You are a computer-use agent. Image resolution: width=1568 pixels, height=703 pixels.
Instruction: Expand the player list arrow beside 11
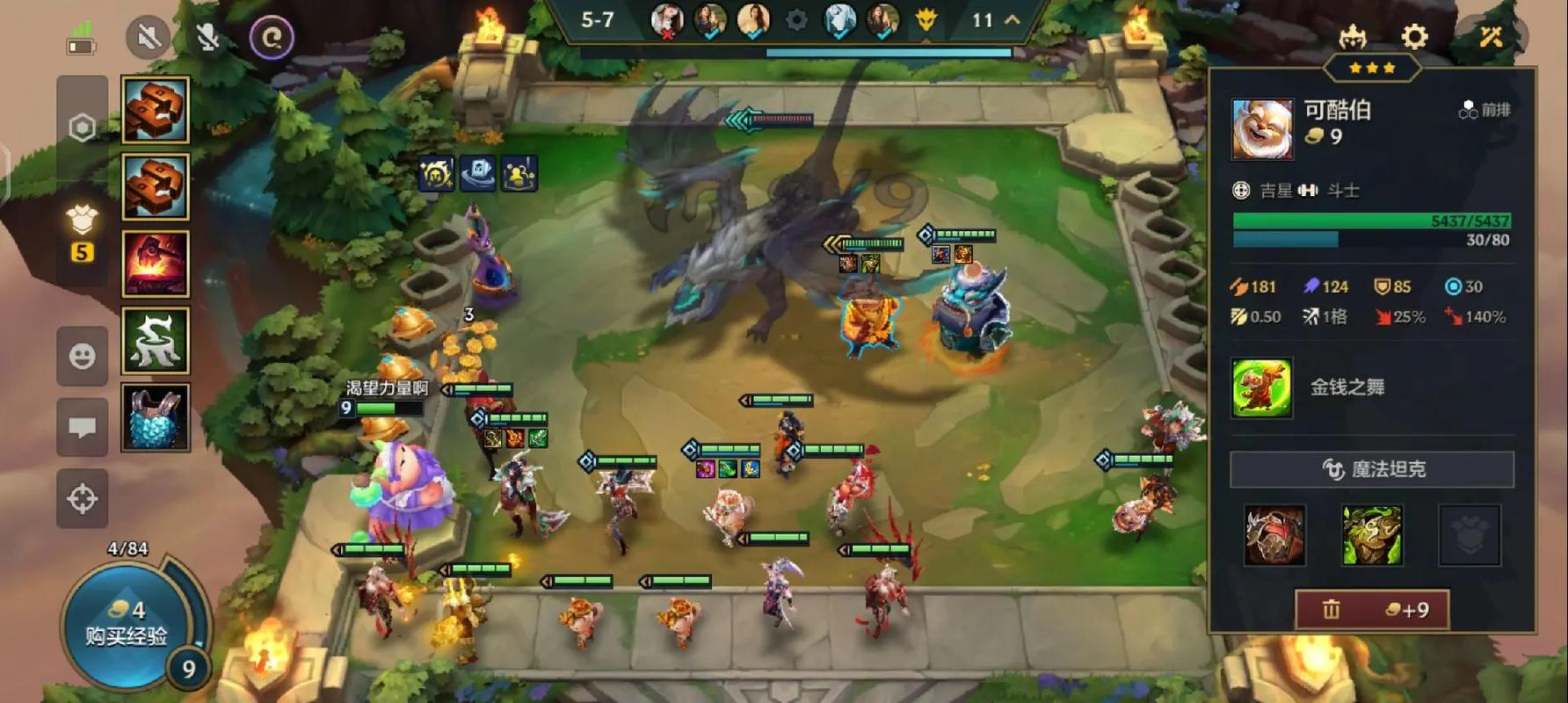pyautogui.click(x=1013, y=19)
